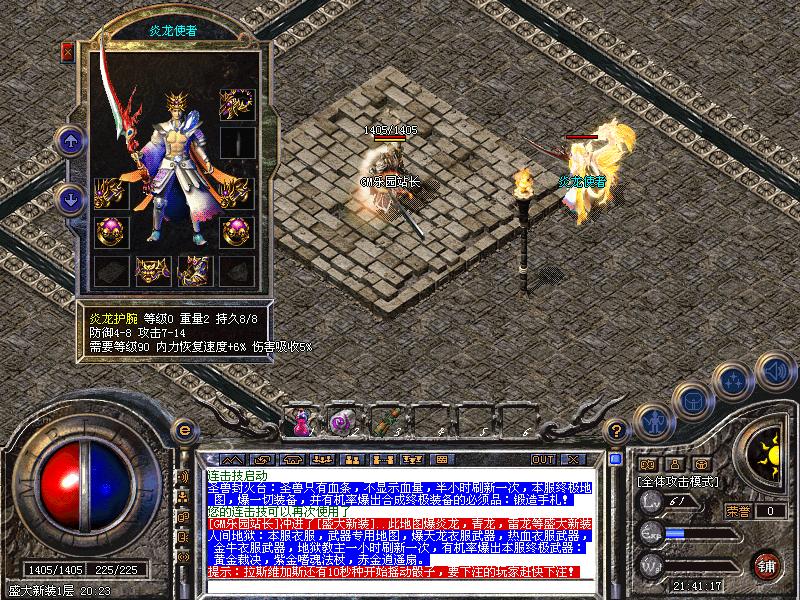Image resolution: width=800 pixels, height=600 pixels.
Task: Select the purple orb ring on the right
Action: pos(237,232)
